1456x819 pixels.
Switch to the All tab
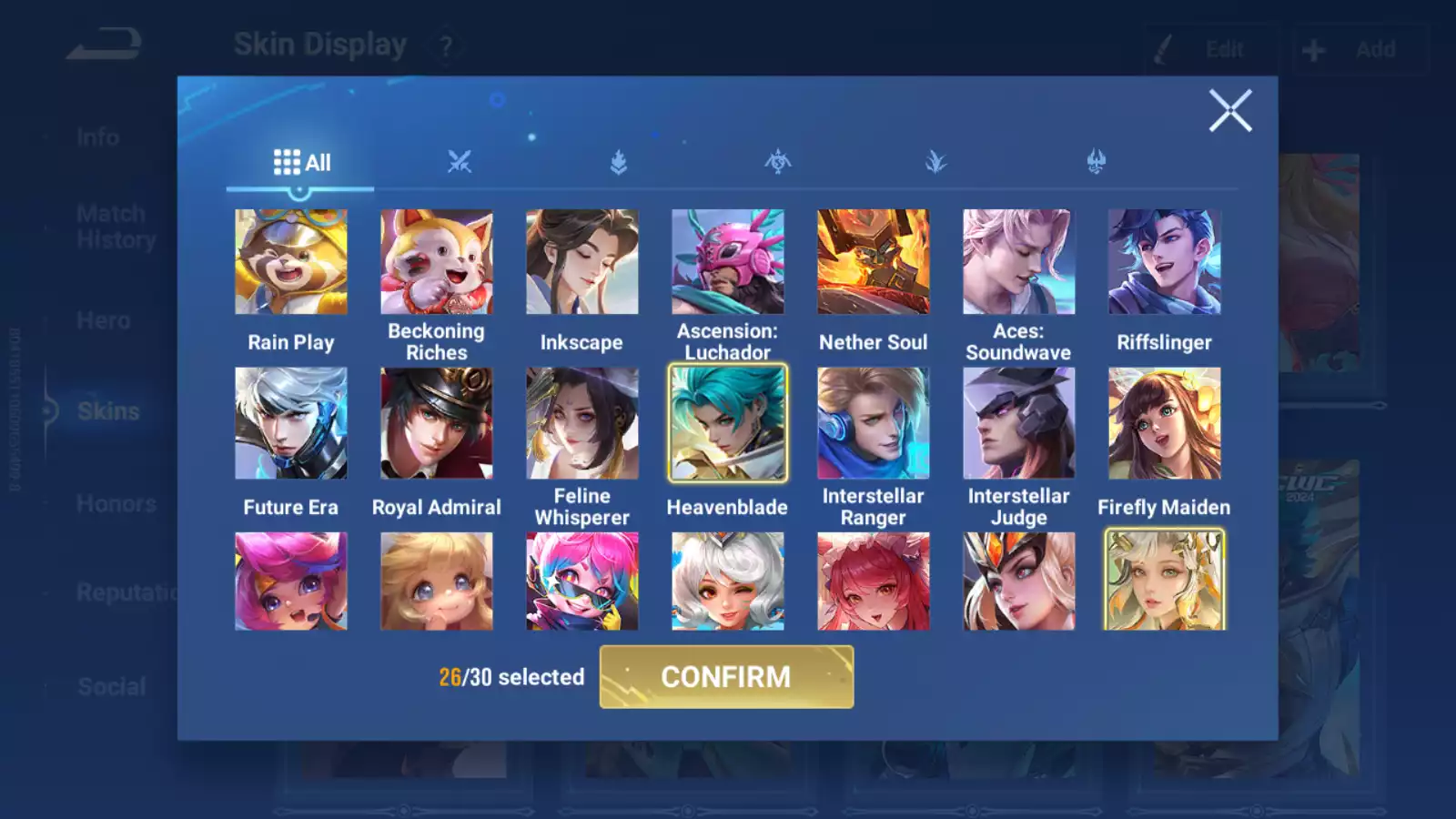(x=300, y=162)
